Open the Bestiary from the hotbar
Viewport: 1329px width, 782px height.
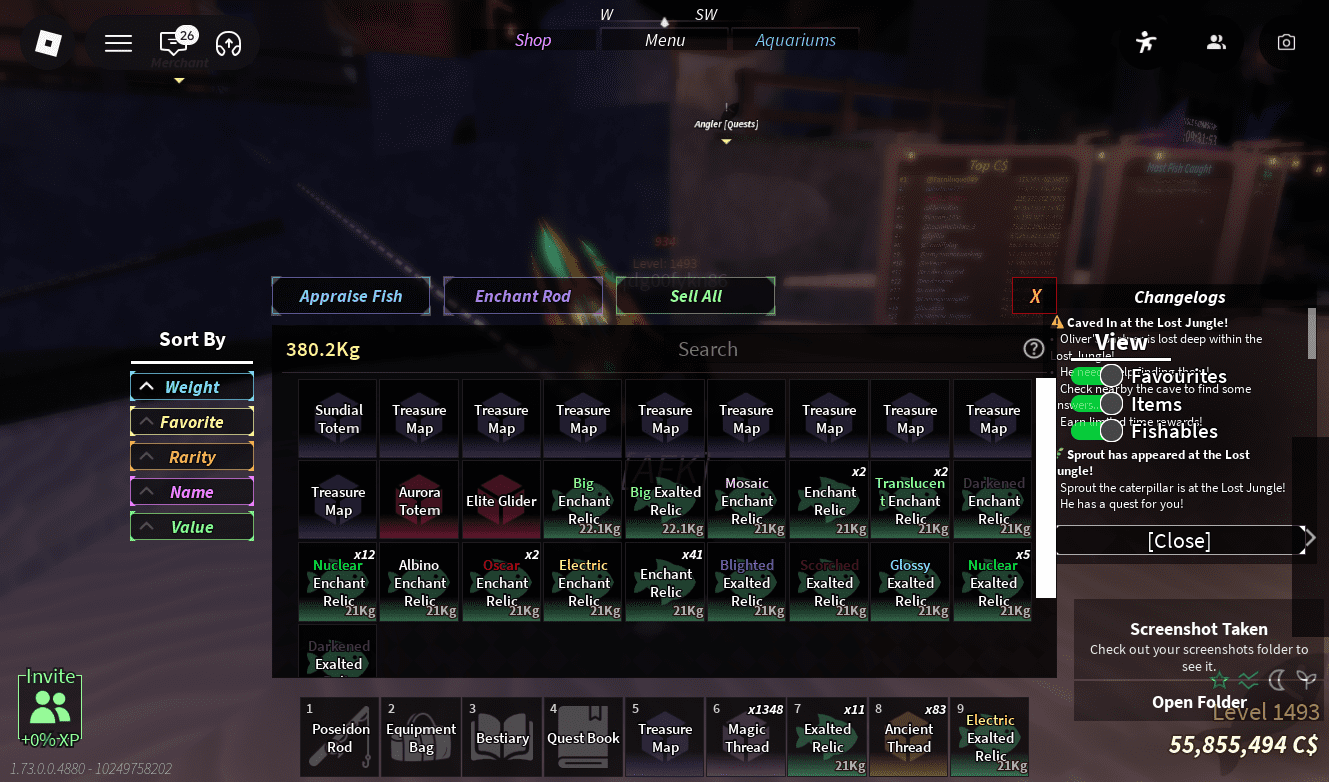pyautogui.click(x=502, y=737)
